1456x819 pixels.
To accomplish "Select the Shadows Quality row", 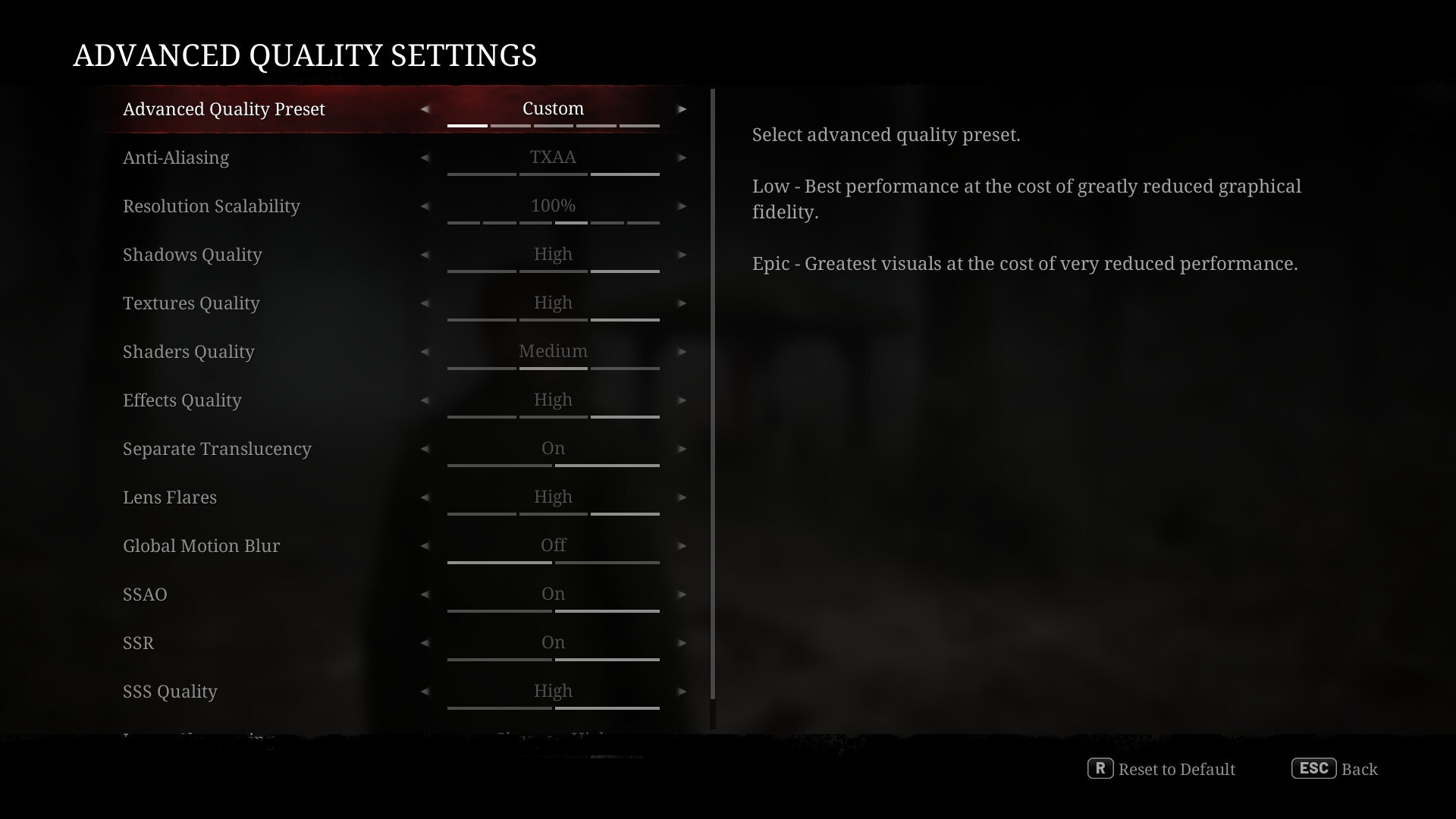I will coord(193,255).
